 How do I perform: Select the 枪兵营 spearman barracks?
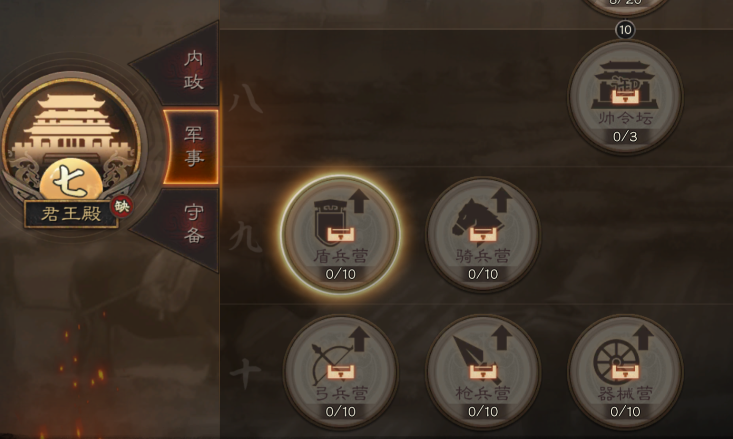[483, 371]
